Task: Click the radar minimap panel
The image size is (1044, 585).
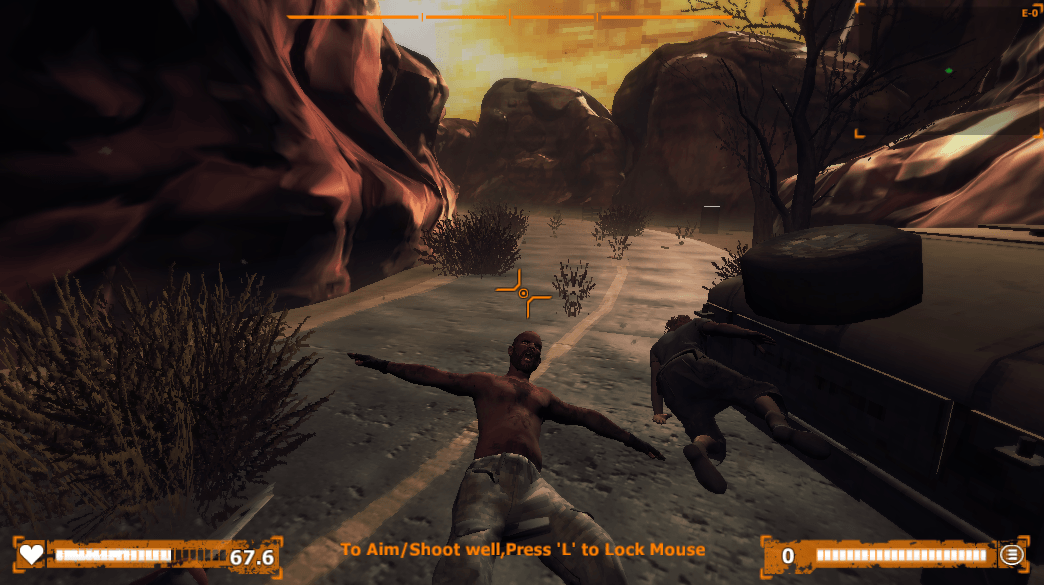Action: pyautogui.click(x=948, y=68)
